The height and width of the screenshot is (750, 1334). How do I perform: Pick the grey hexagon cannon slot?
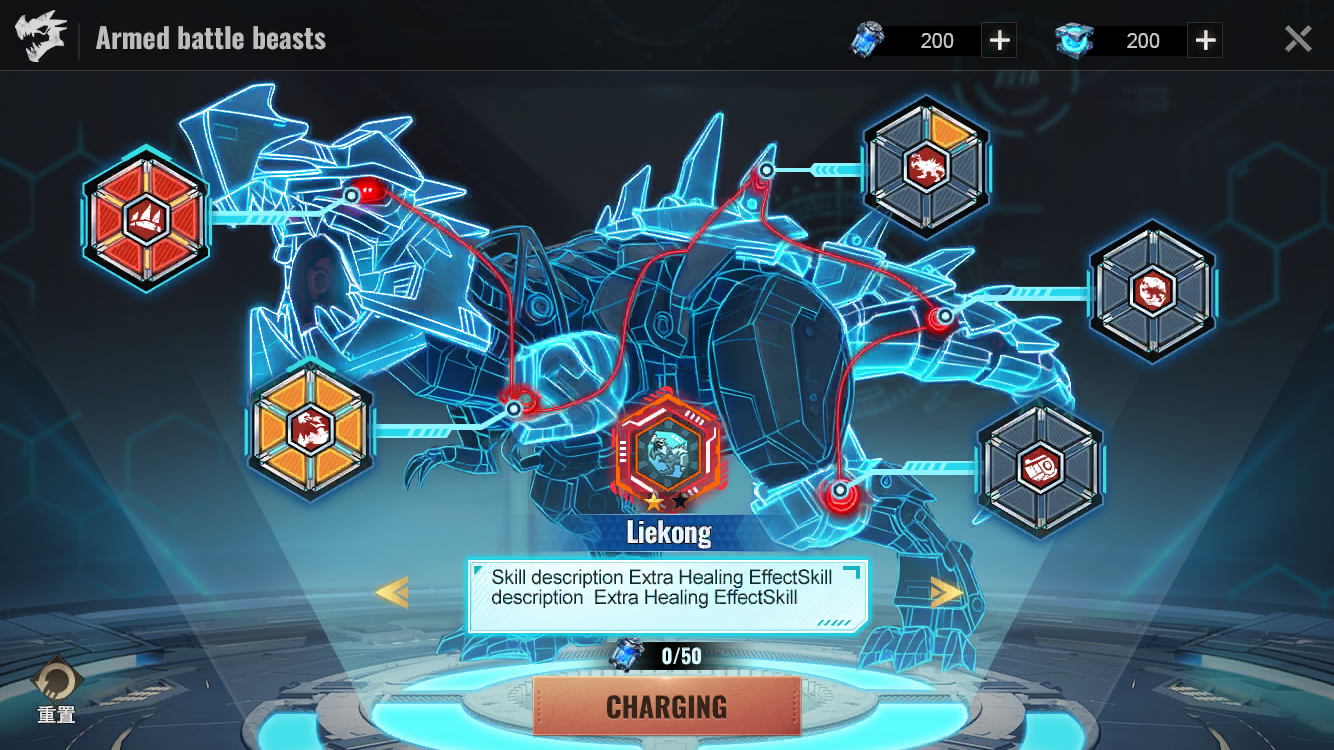[x=1040, y=467]
